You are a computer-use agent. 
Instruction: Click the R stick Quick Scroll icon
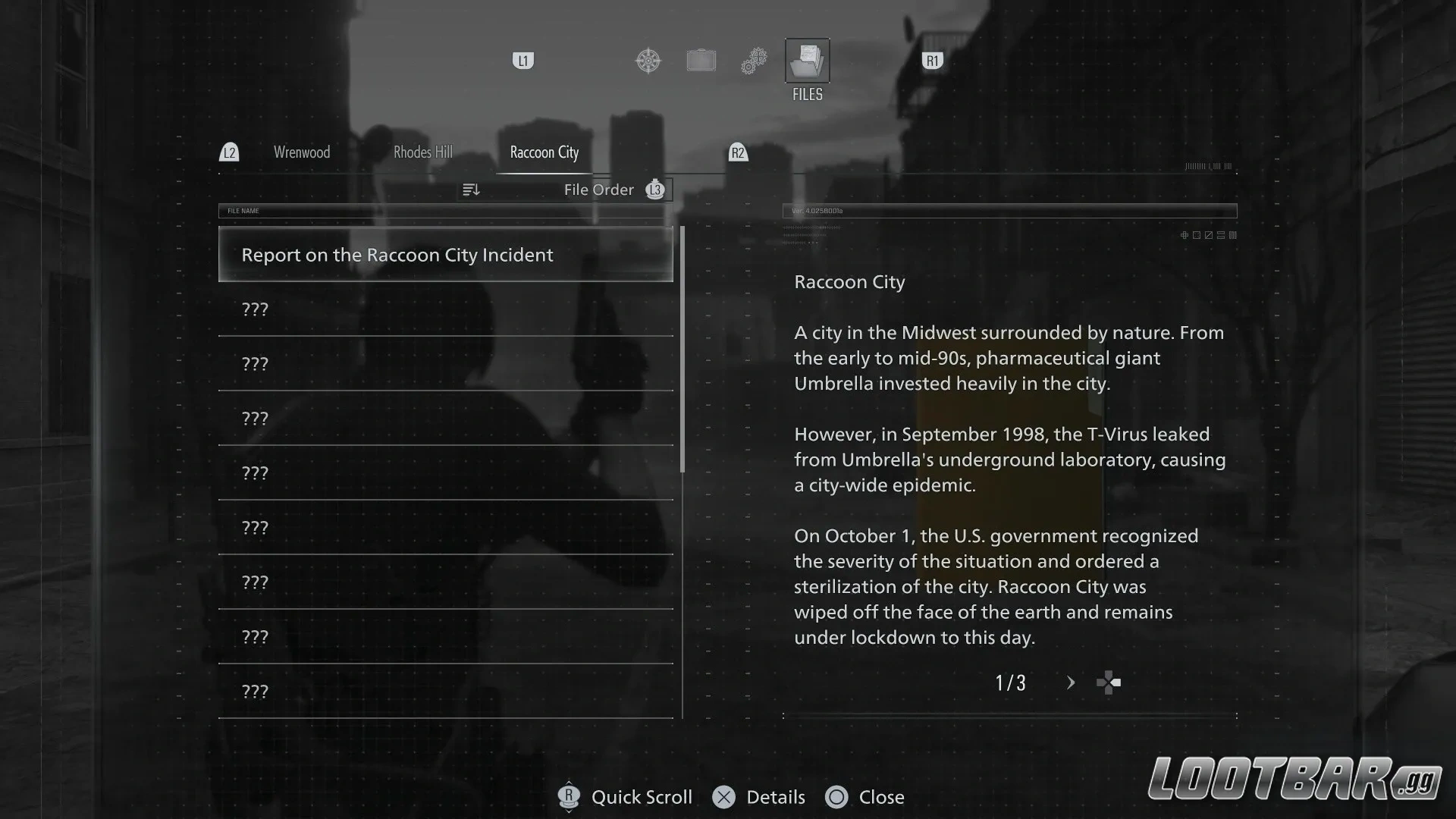[x=569, y=797]
